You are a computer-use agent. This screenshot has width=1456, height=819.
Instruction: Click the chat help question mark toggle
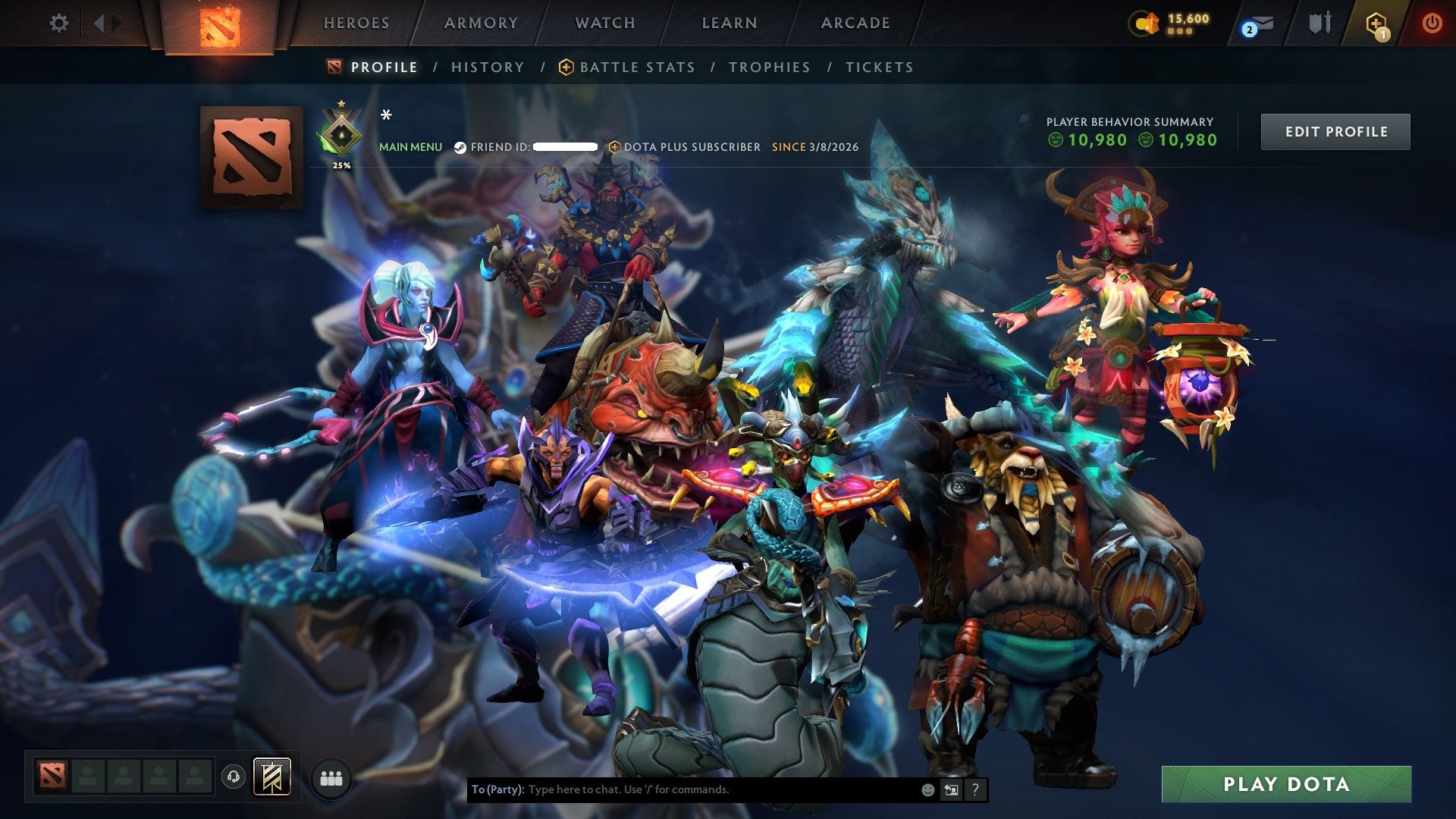[974, 789]
